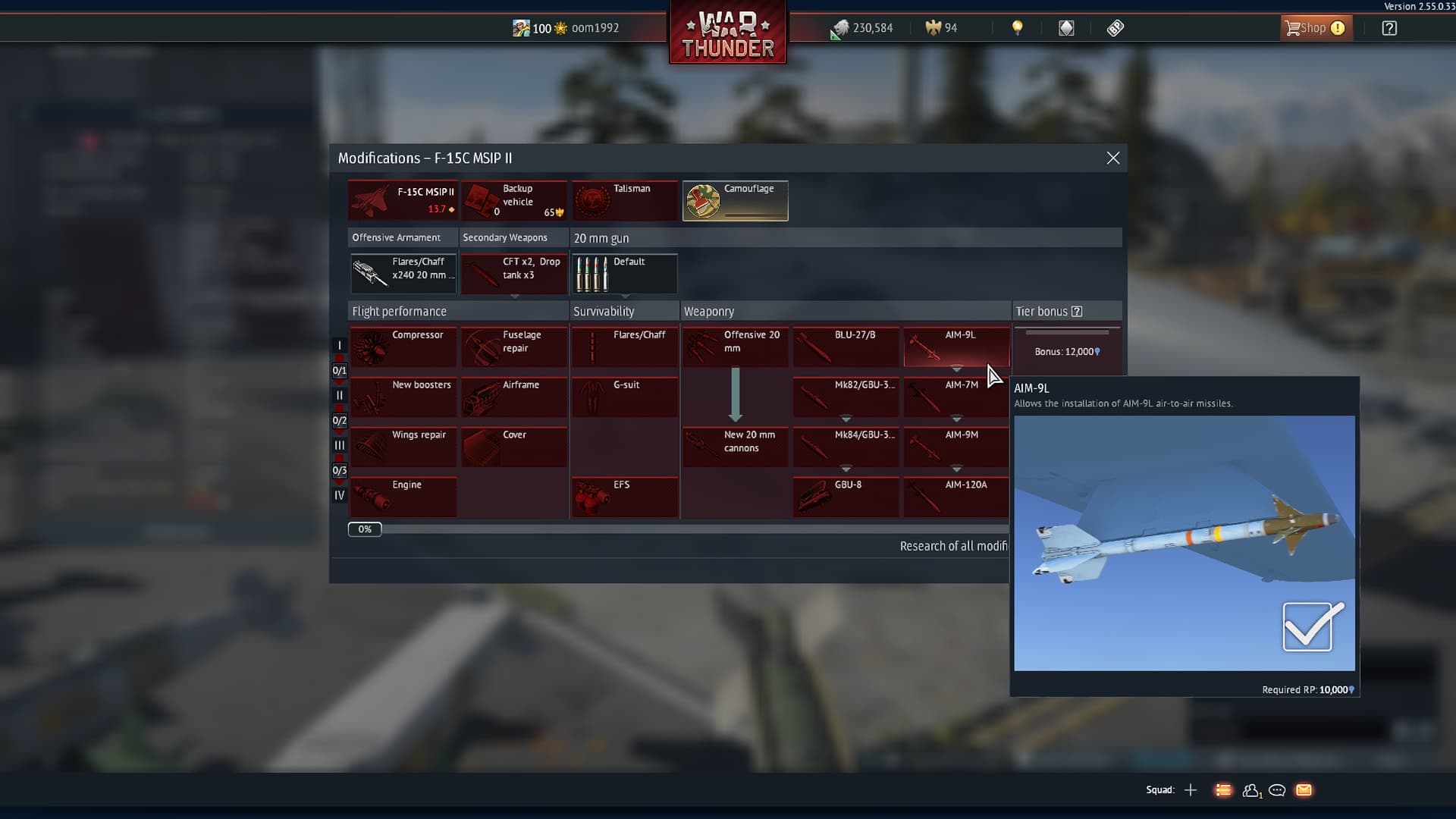Select the Flares/Chaff survivability modification
The height and width of the screenshot is (819, 1456).
click(624, 347)
